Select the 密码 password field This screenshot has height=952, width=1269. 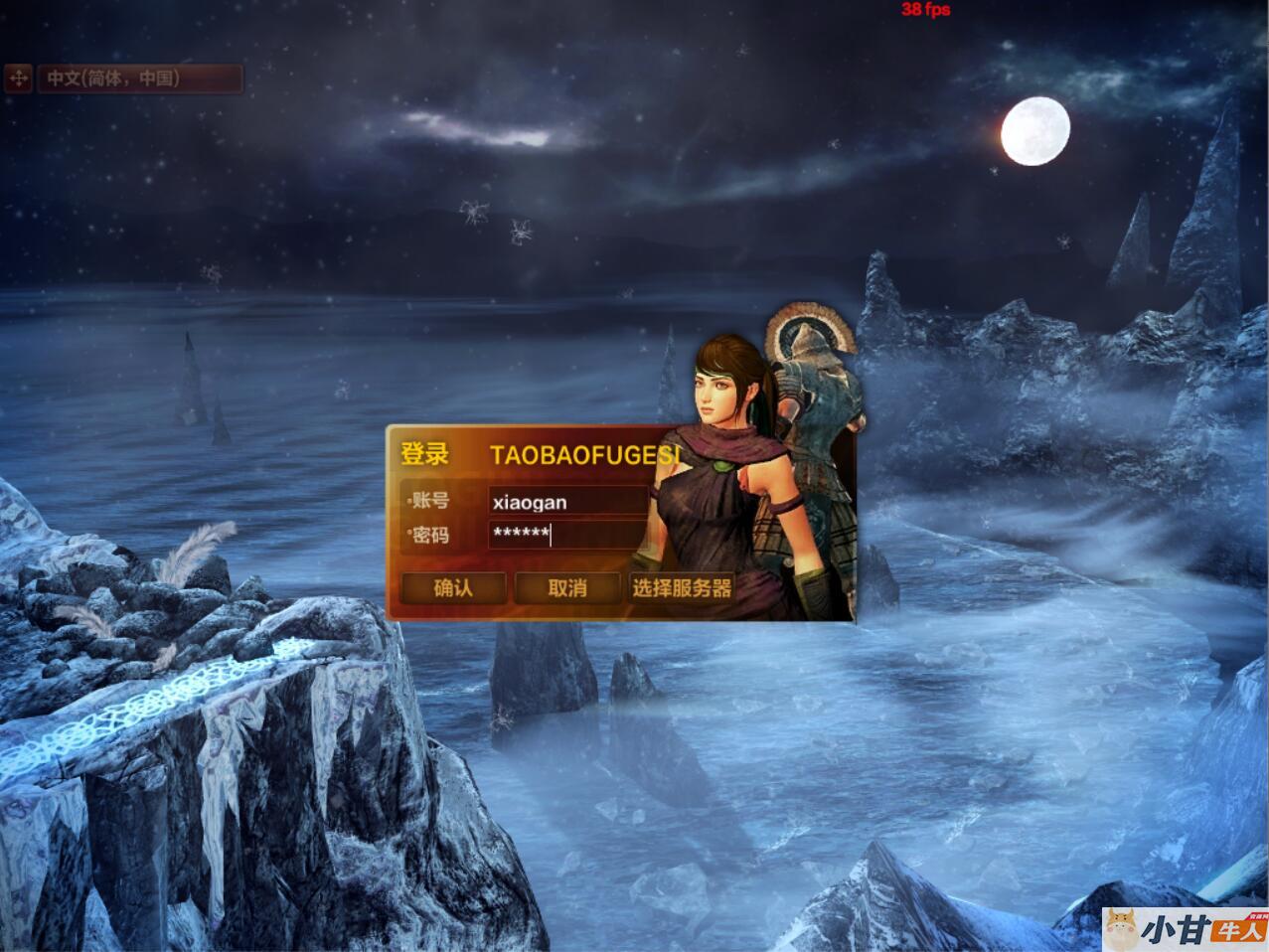click(x=568, y=535)
